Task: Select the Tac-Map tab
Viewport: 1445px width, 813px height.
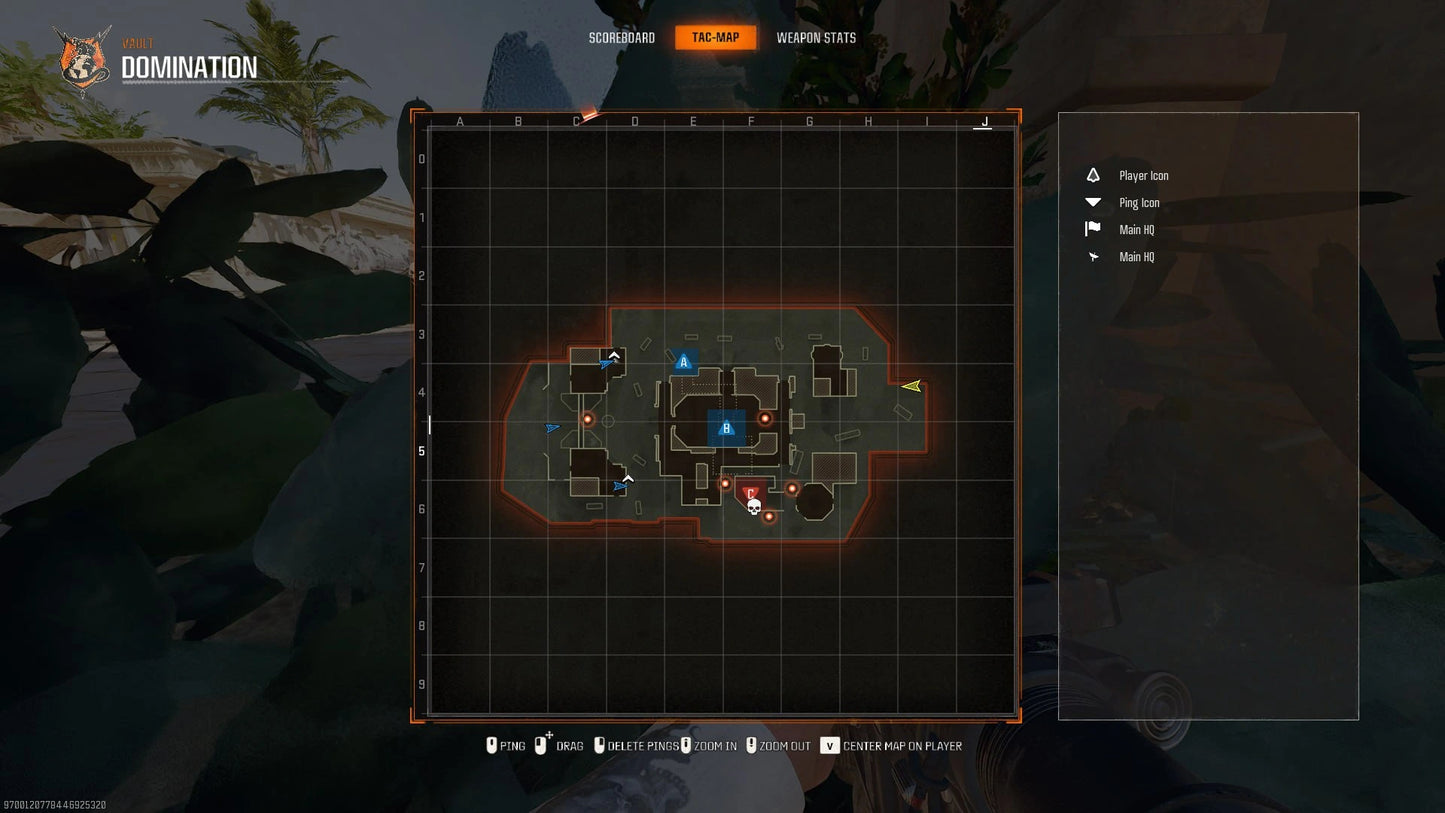Action: pyautogui.click(x=714, y=37)
